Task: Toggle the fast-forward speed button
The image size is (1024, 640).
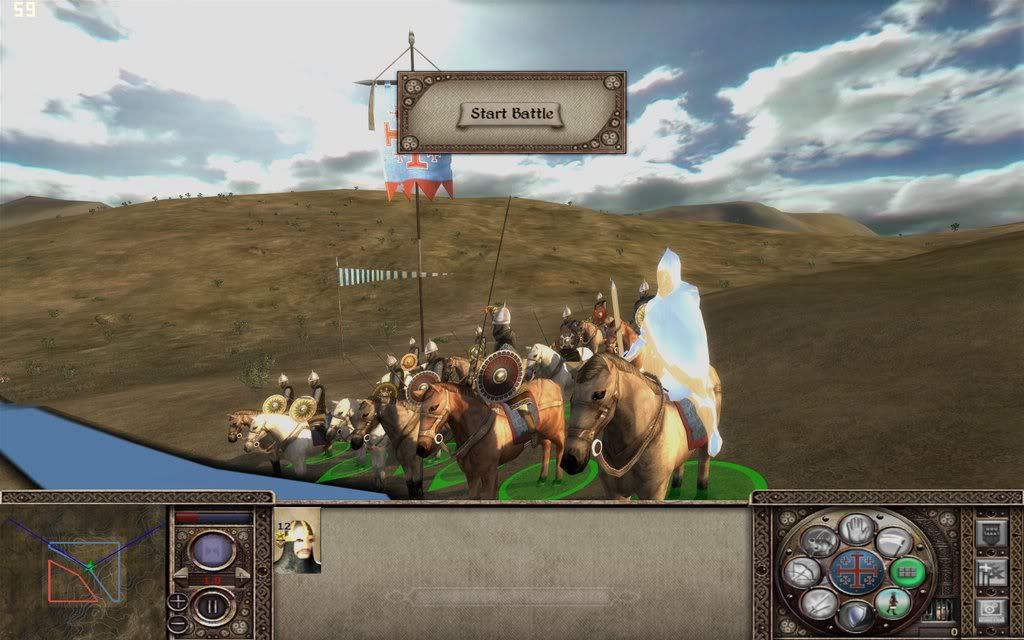Action: (213, 549)
